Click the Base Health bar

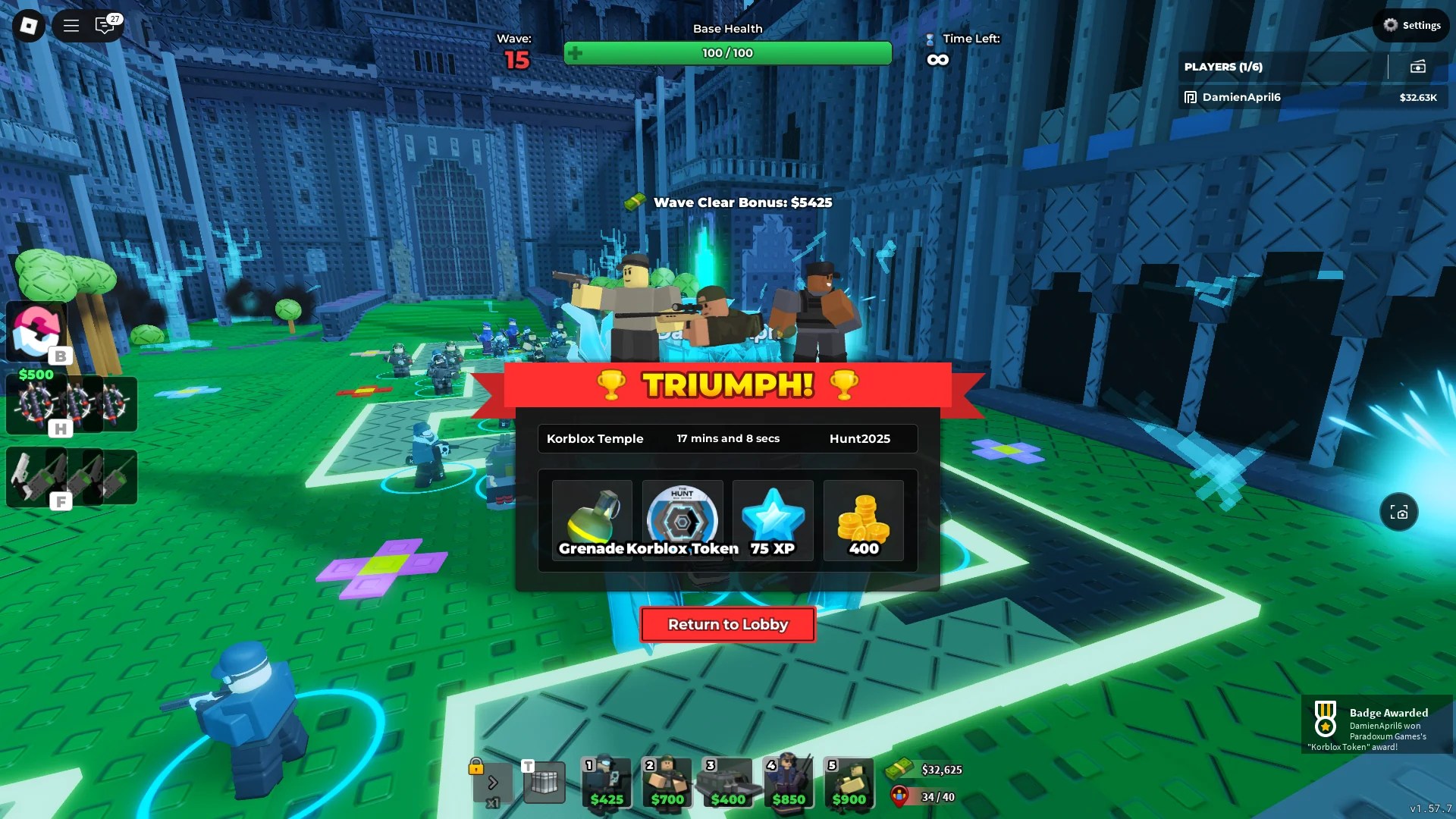click(727, 53)
